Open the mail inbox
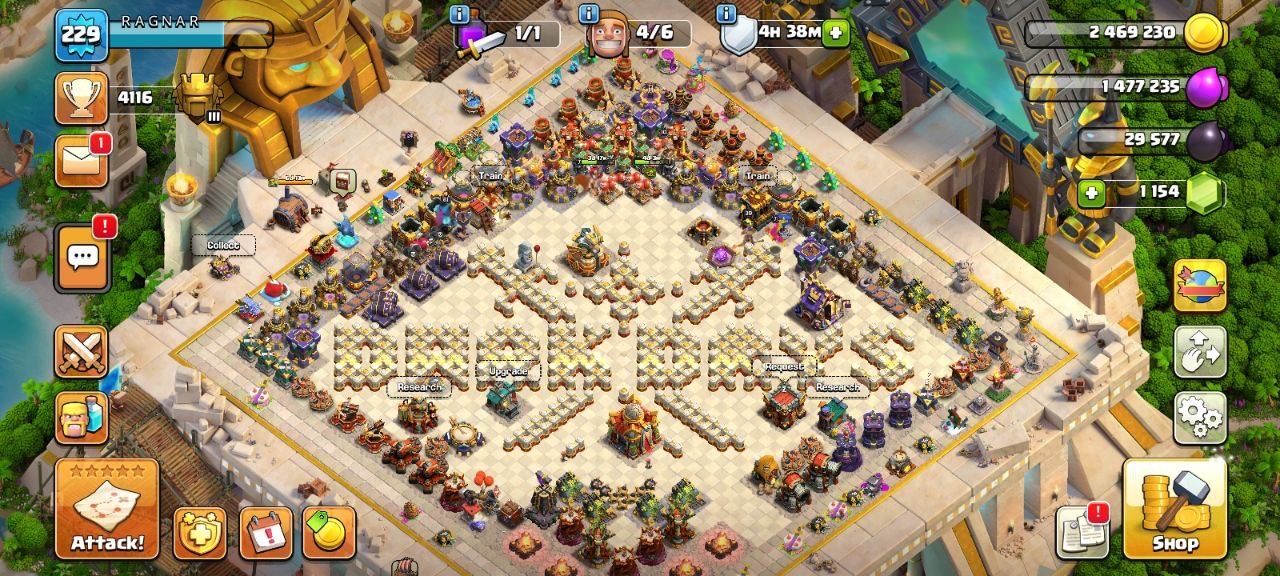 click(81, 161)
